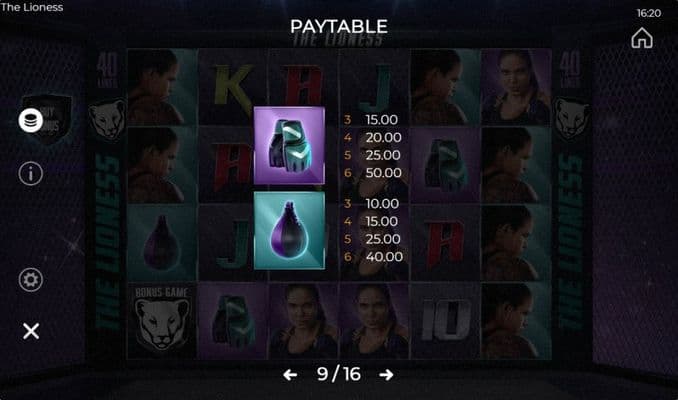678x400 pixels.
Task: Go to the previous paytable page
Action: coord(290,375)
